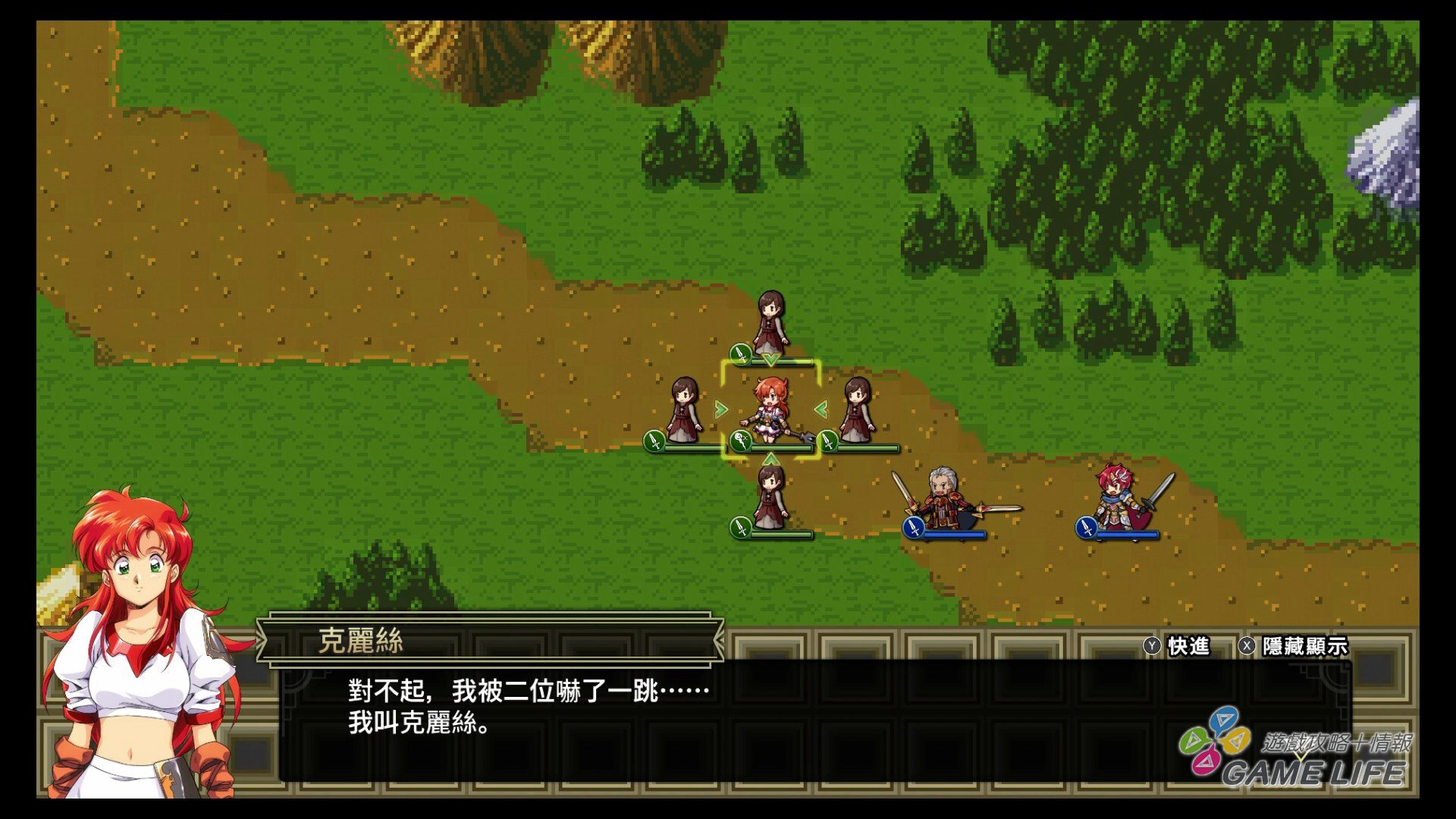Click the right-pointing green arrow beside the left villager
This screenshot has width=1456, height=819.
721,409
